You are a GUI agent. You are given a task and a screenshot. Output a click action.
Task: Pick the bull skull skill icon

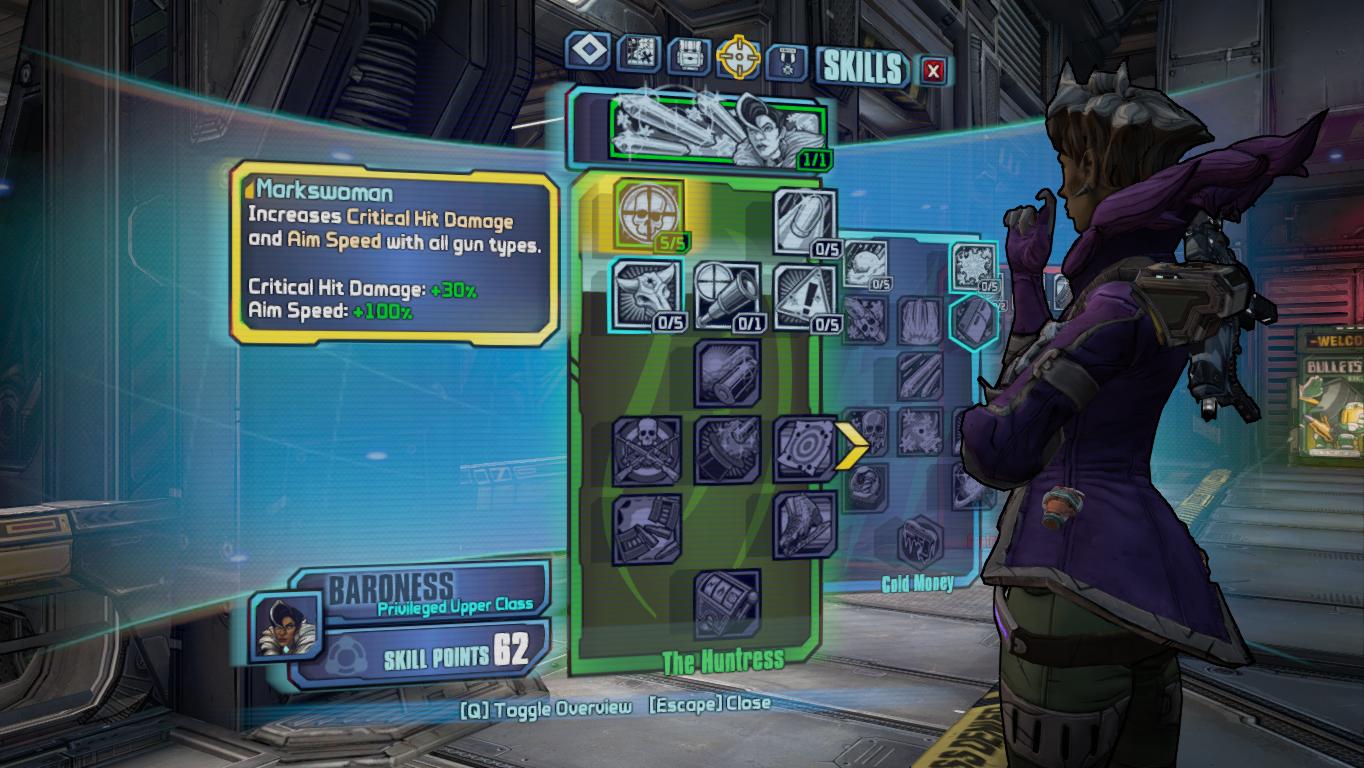click(645, 294)
